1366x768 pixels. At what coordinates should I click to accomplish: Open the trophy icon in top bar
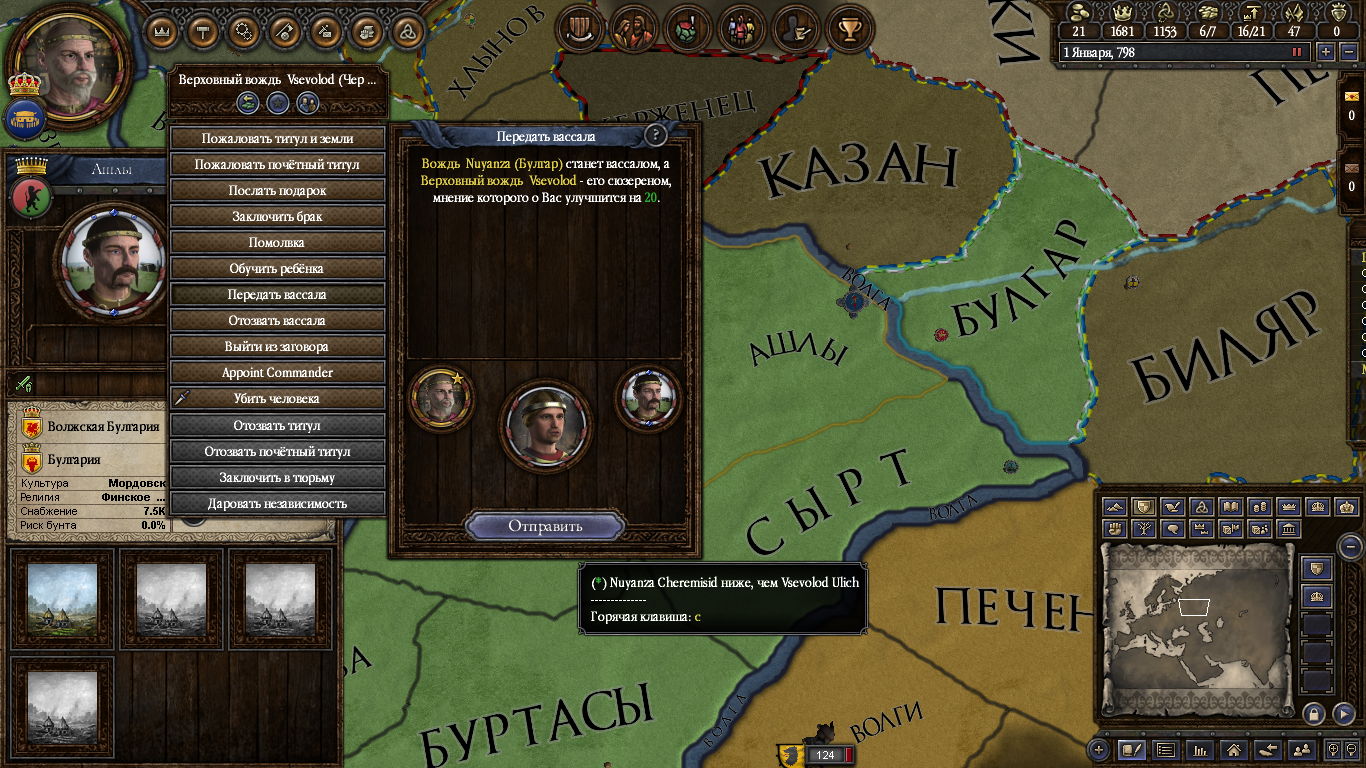(850, 29)
